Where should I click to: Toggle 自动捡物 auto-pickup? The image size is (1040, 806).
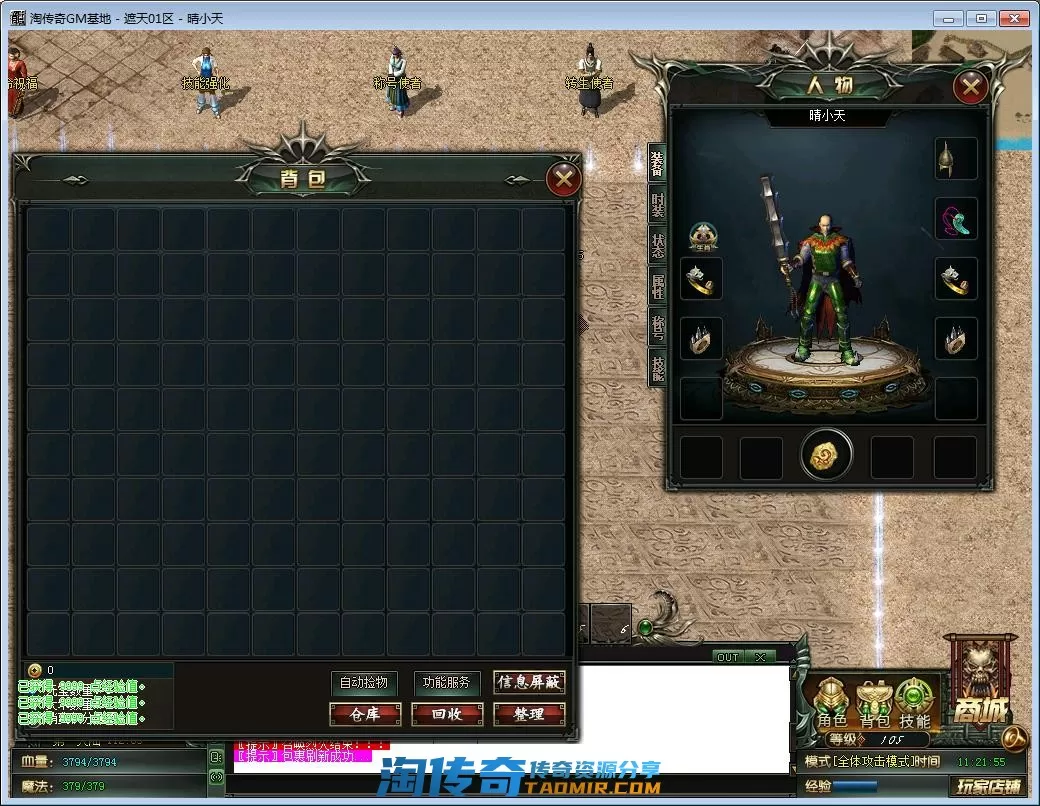coord(363,683)
